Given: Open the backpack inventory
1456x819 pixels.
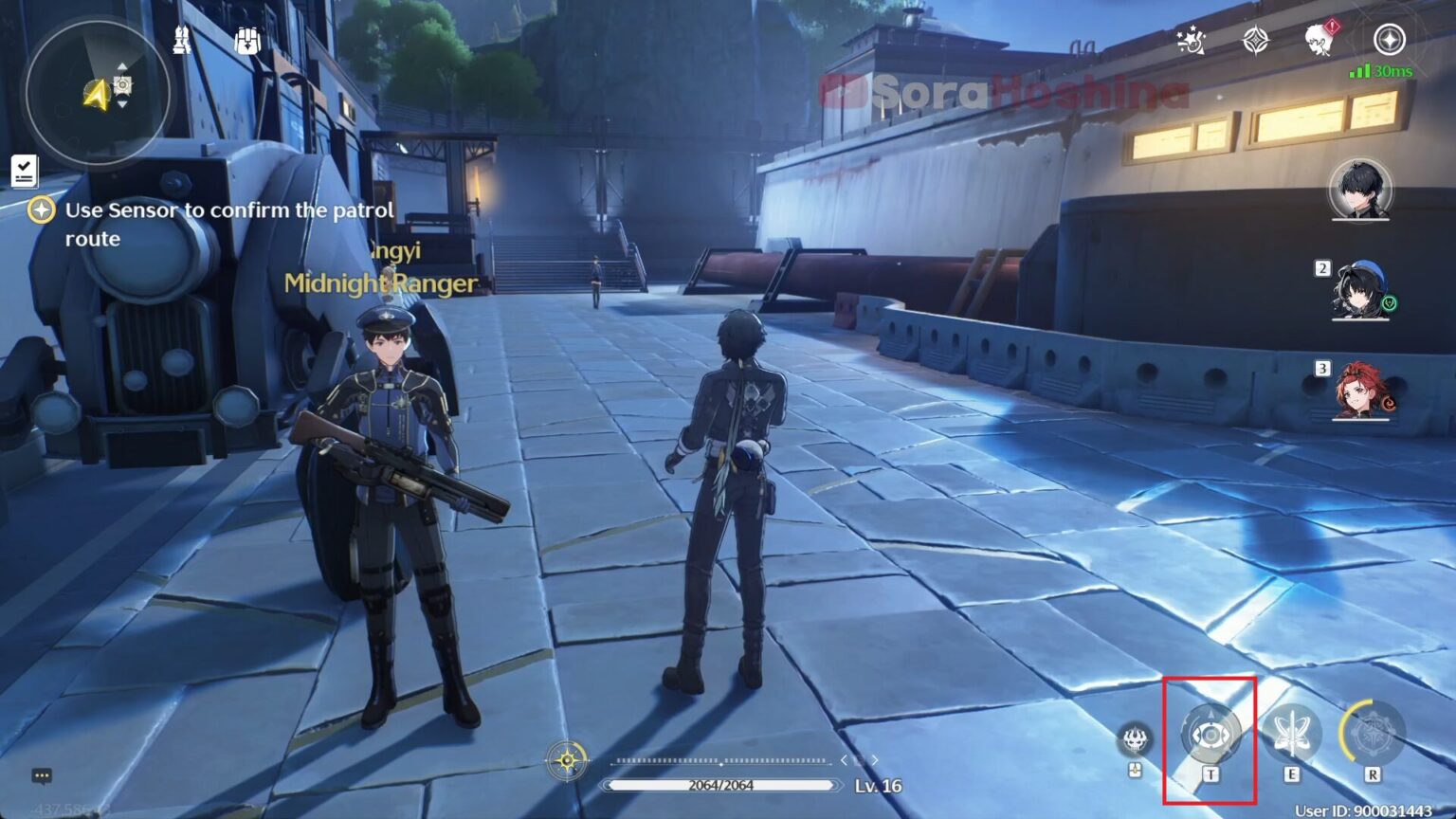Looking at the screenshot, I should point(247,41).
